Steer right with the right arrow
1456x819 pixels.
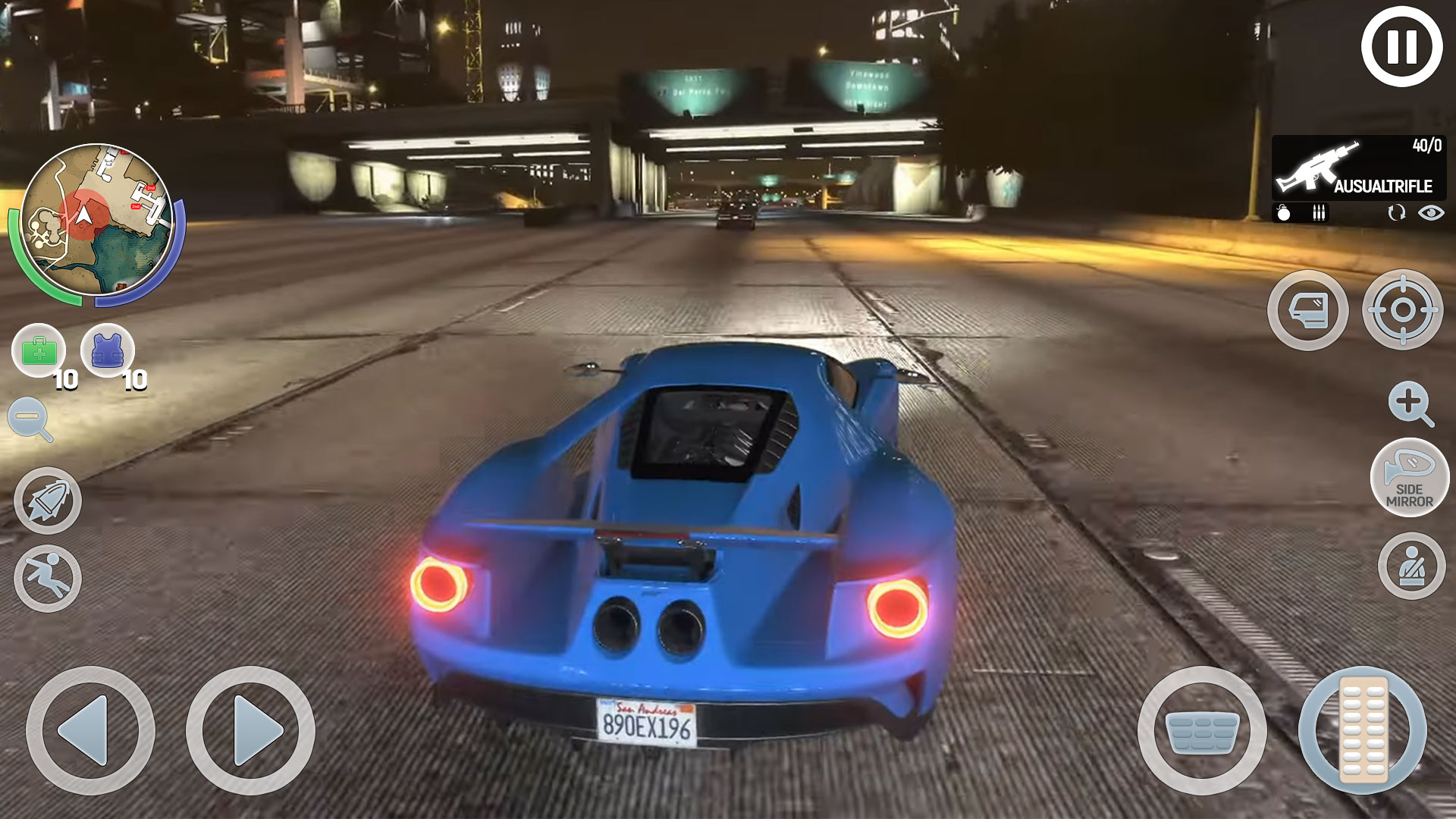250,730
